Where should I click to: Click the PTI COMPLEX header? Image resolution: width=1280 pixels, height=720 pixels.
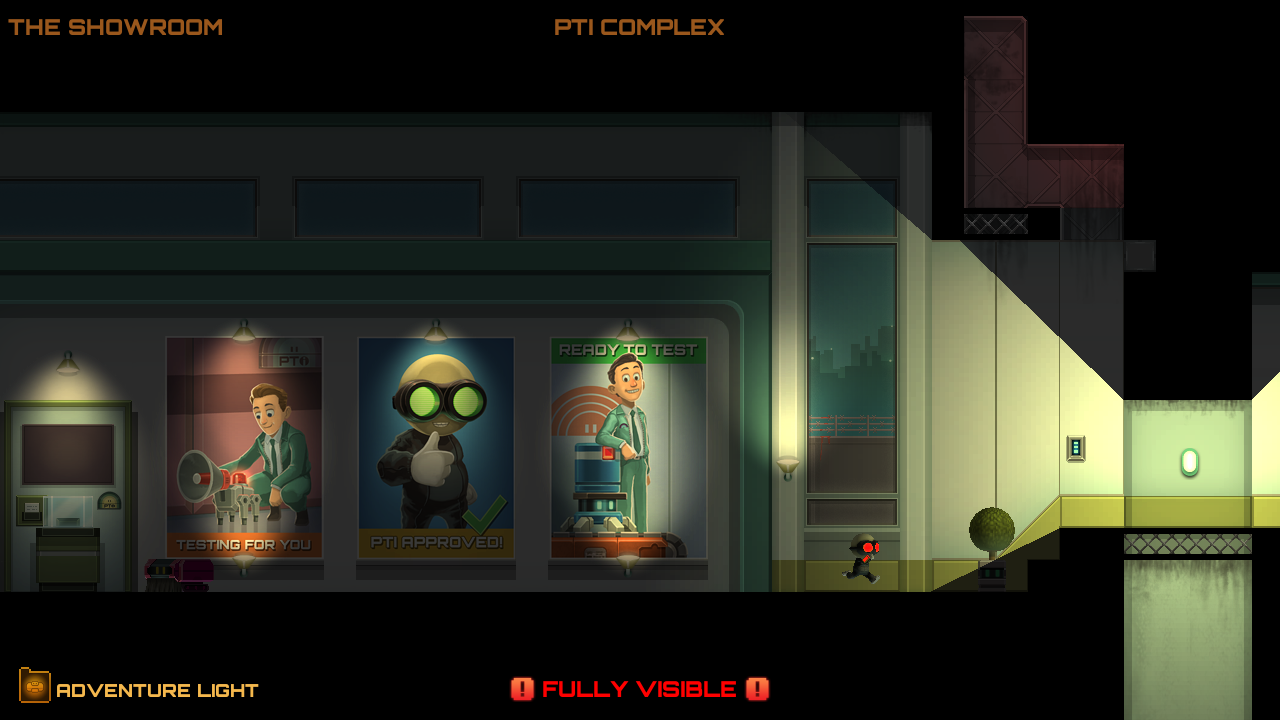[x=640, y=27]
